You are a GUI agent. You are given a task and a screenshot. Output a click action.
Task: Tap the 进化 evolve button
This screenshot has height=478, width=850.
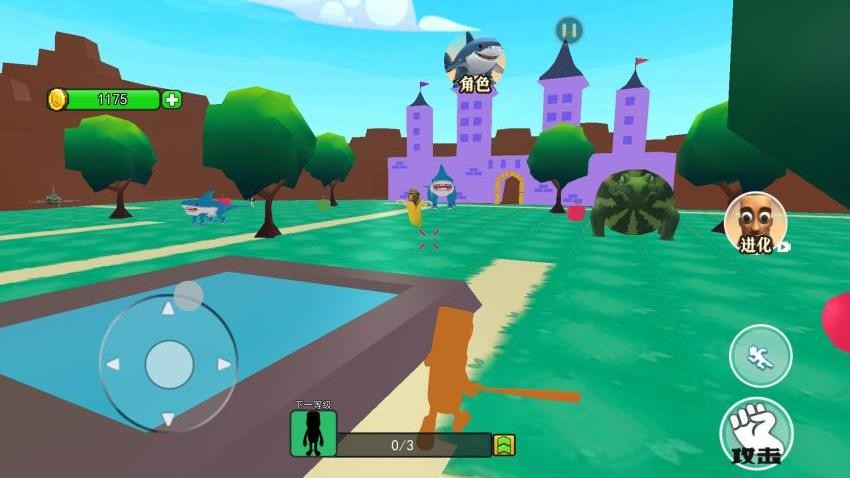pyautogui.click(x=755, y=222)
